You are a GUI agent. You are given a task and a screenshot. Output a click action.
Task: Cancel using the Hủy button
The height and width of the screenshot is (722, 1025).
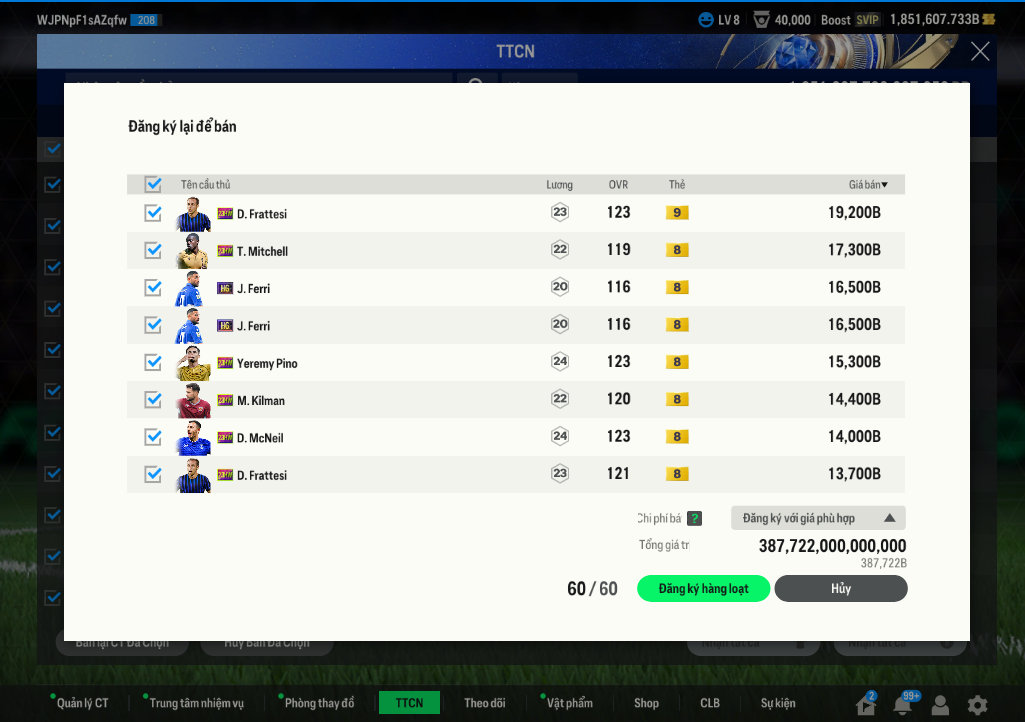click(x=840, y=589)
